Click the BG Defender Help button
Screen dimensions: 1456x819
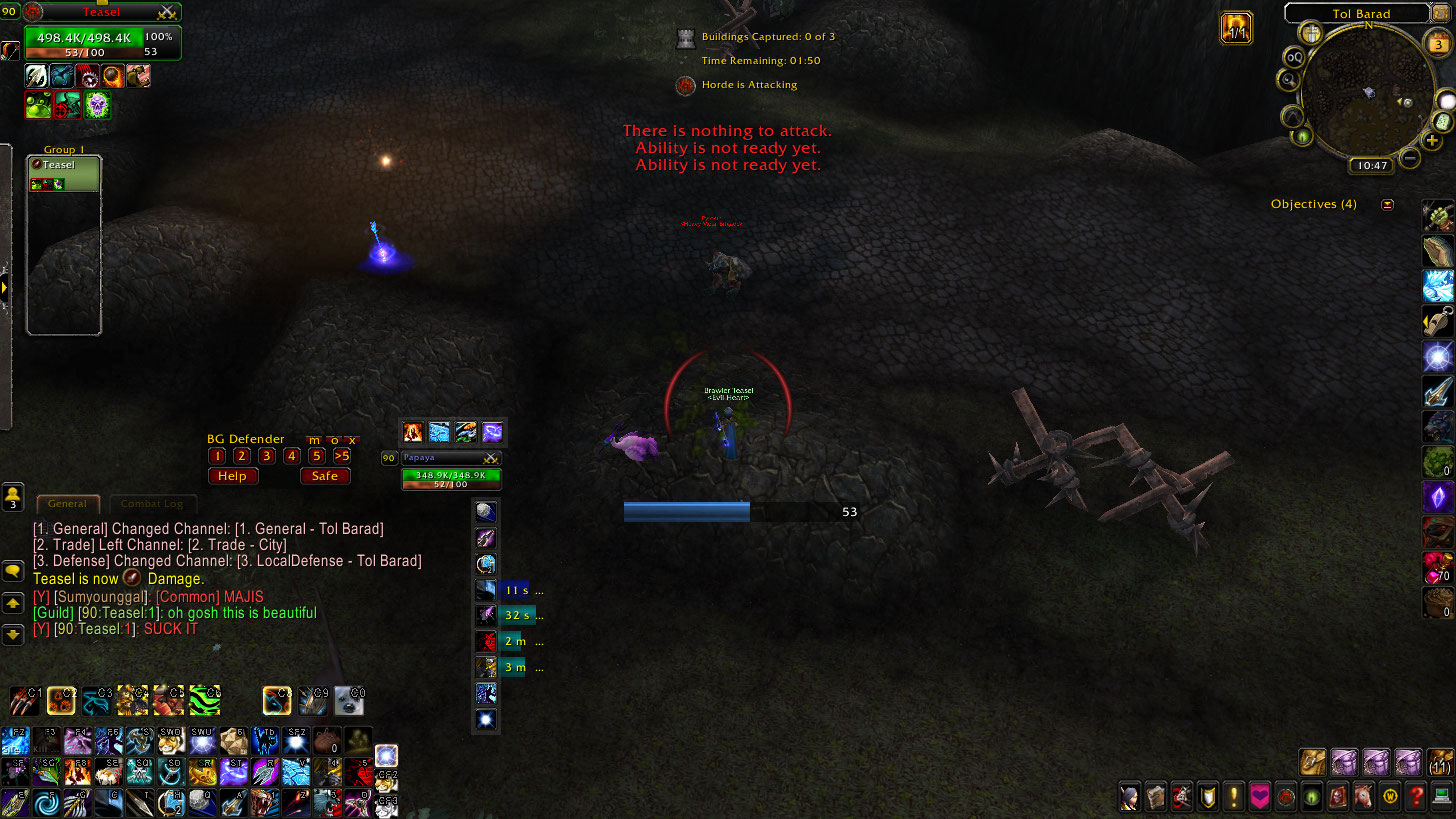pos(232,476)
